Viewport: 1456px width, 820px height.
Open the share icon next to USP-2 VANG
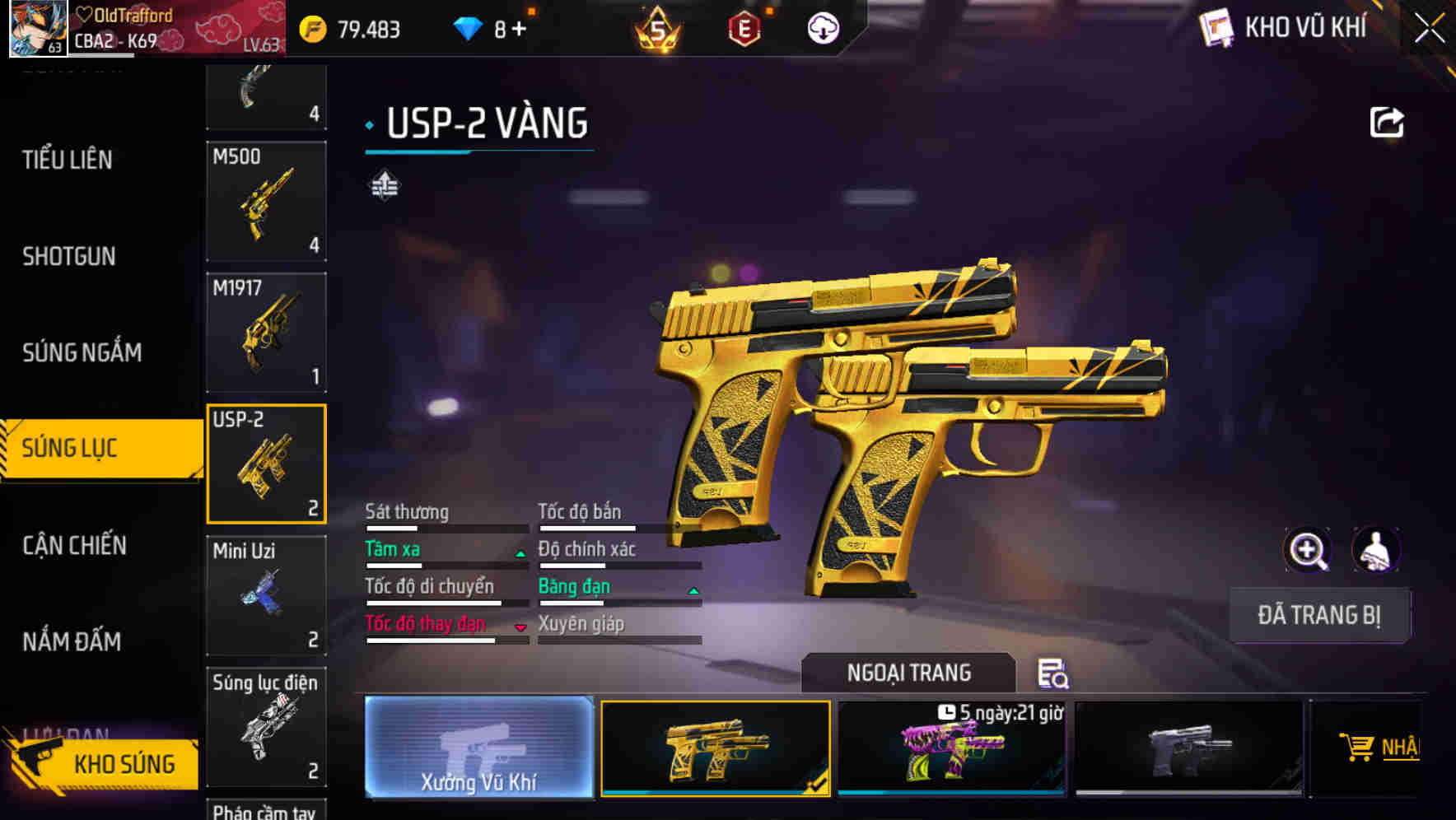click(x=1387, y=121)
